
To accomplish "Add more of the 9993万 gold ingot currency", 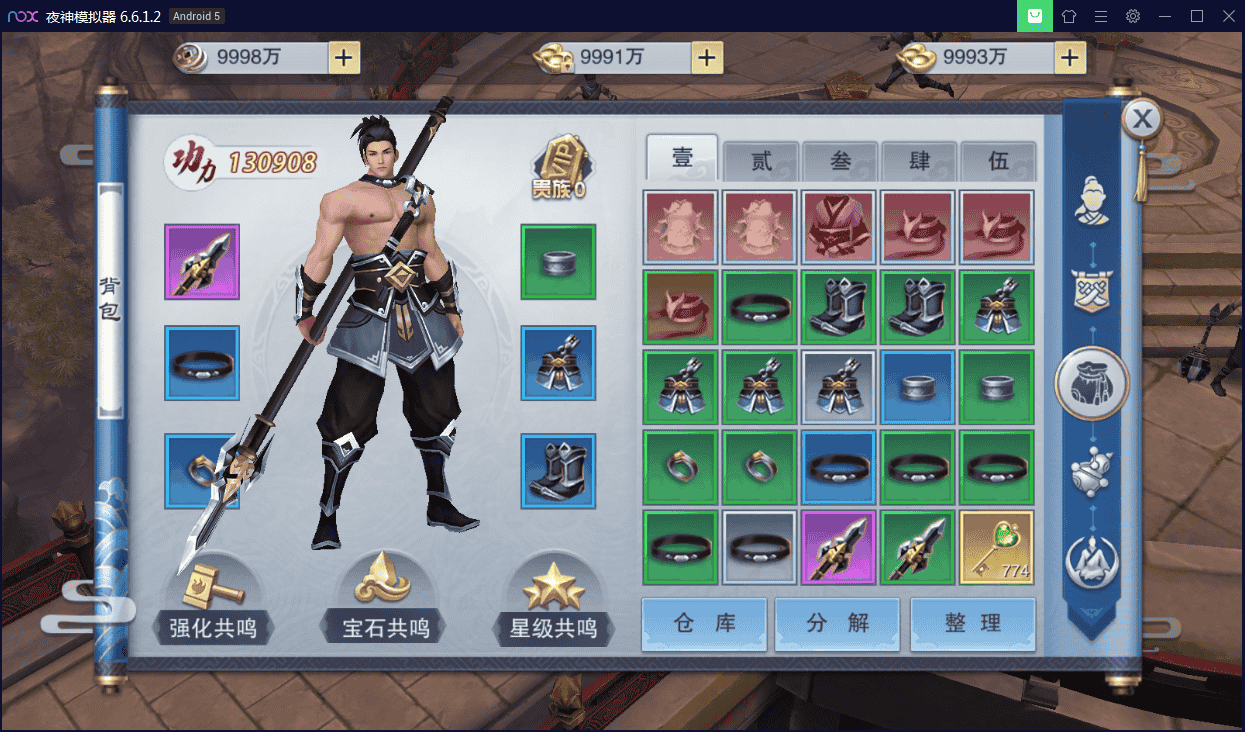I will pyautogui.click(x=1070, y=58).
